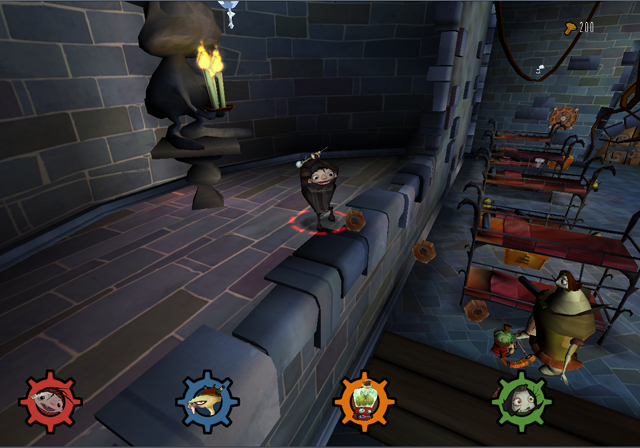This screenshot has height=448, width=640.
Task: Switch to the blue gear character
Action: point(207,403)
